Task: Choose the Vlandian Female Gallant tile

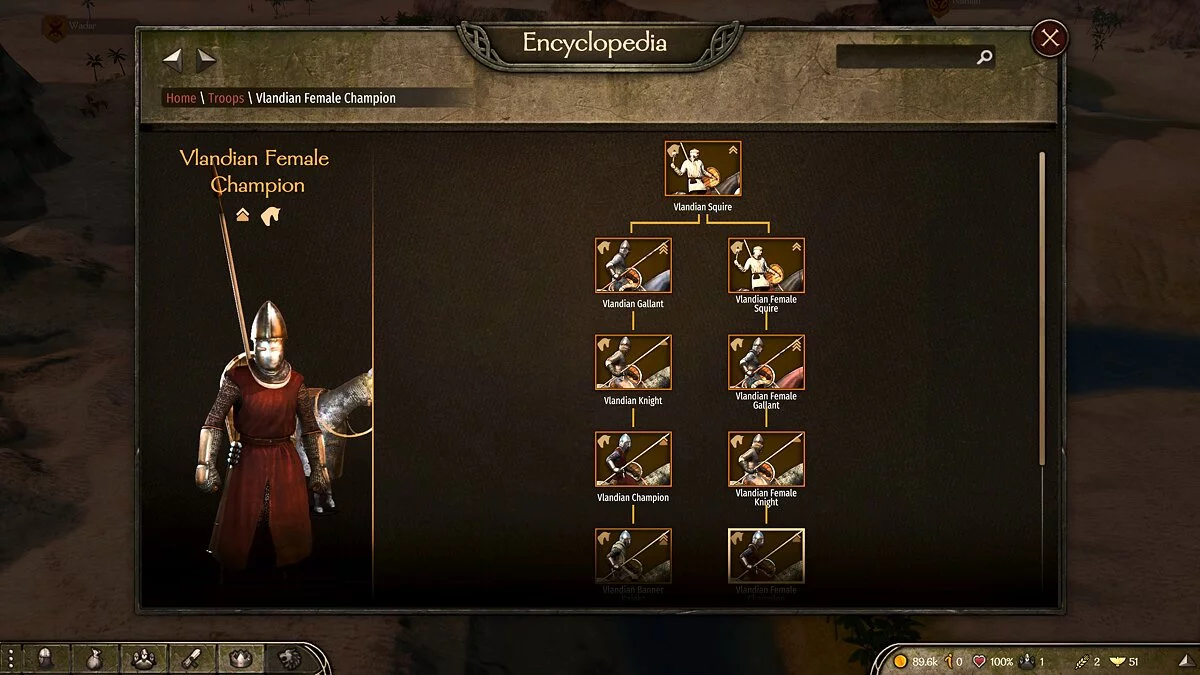Action: pyautogui.click(x=766, y=362)
